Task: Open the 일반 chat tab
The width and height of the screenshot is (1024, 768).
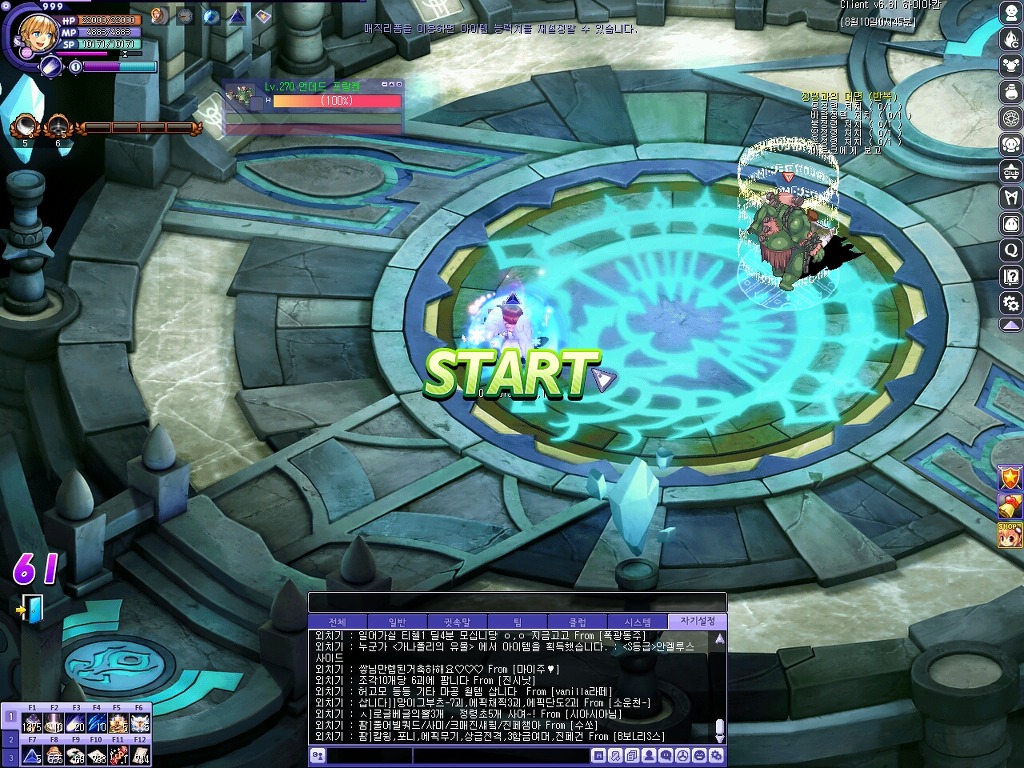Action: coord(398,621)
